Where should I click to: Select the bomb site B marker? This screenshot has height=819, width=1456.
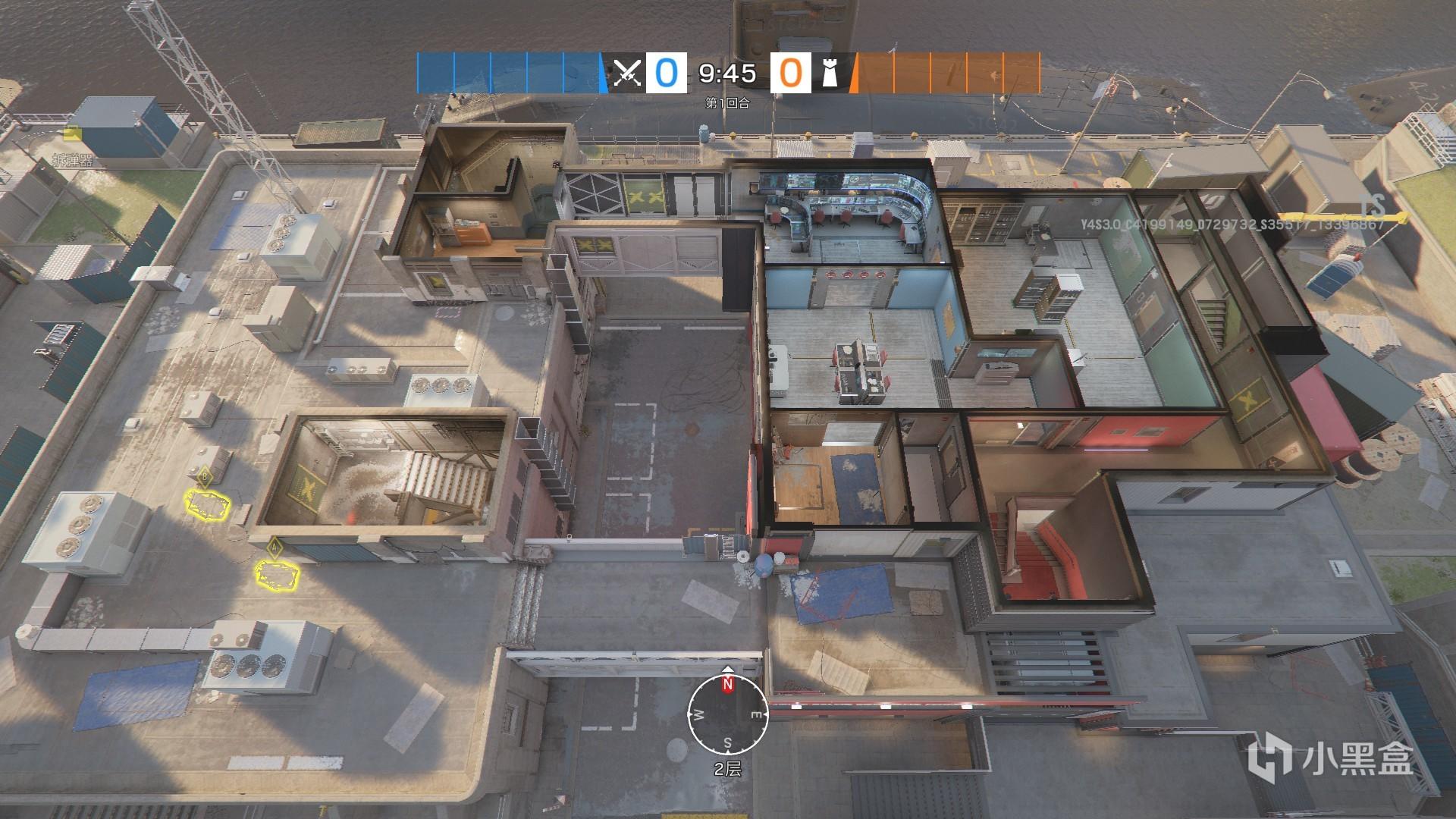(x=205, y=477)
